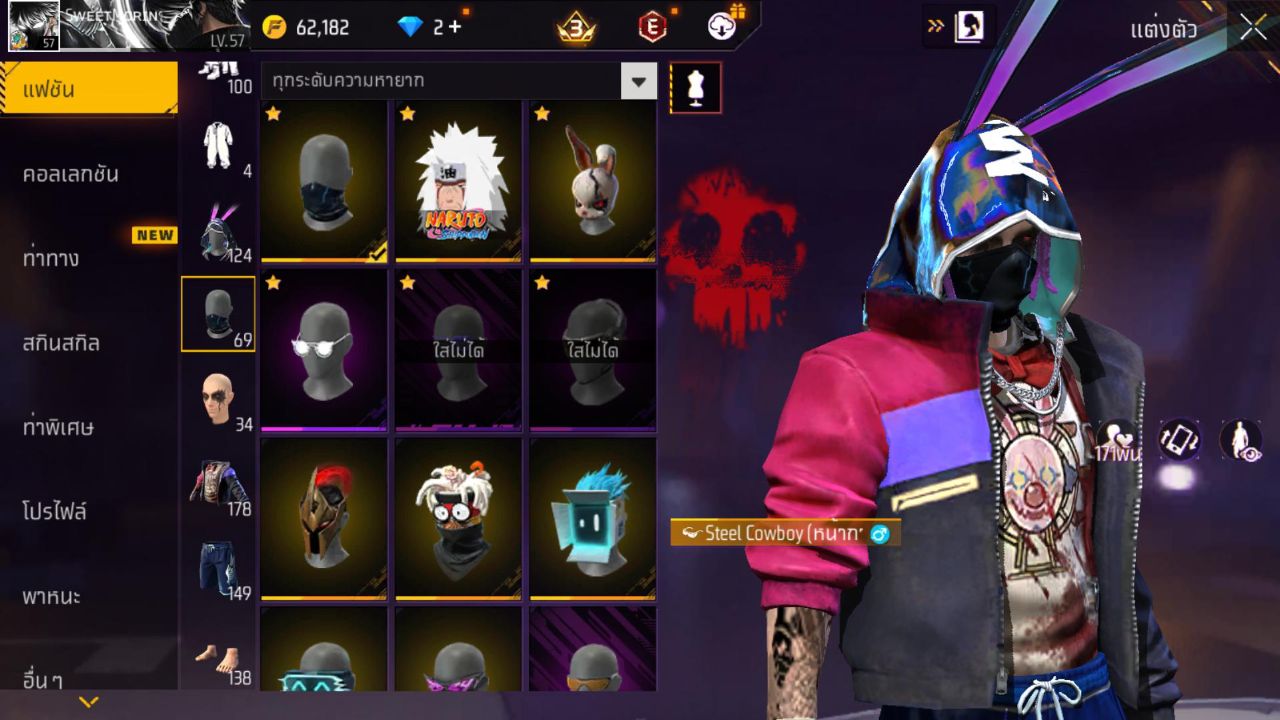Toggle the favorite star on the Naruto Jiraiya mask
The width and height of the screenshot is (1280, 720).
pyautogui.click(x=406, y=114)
